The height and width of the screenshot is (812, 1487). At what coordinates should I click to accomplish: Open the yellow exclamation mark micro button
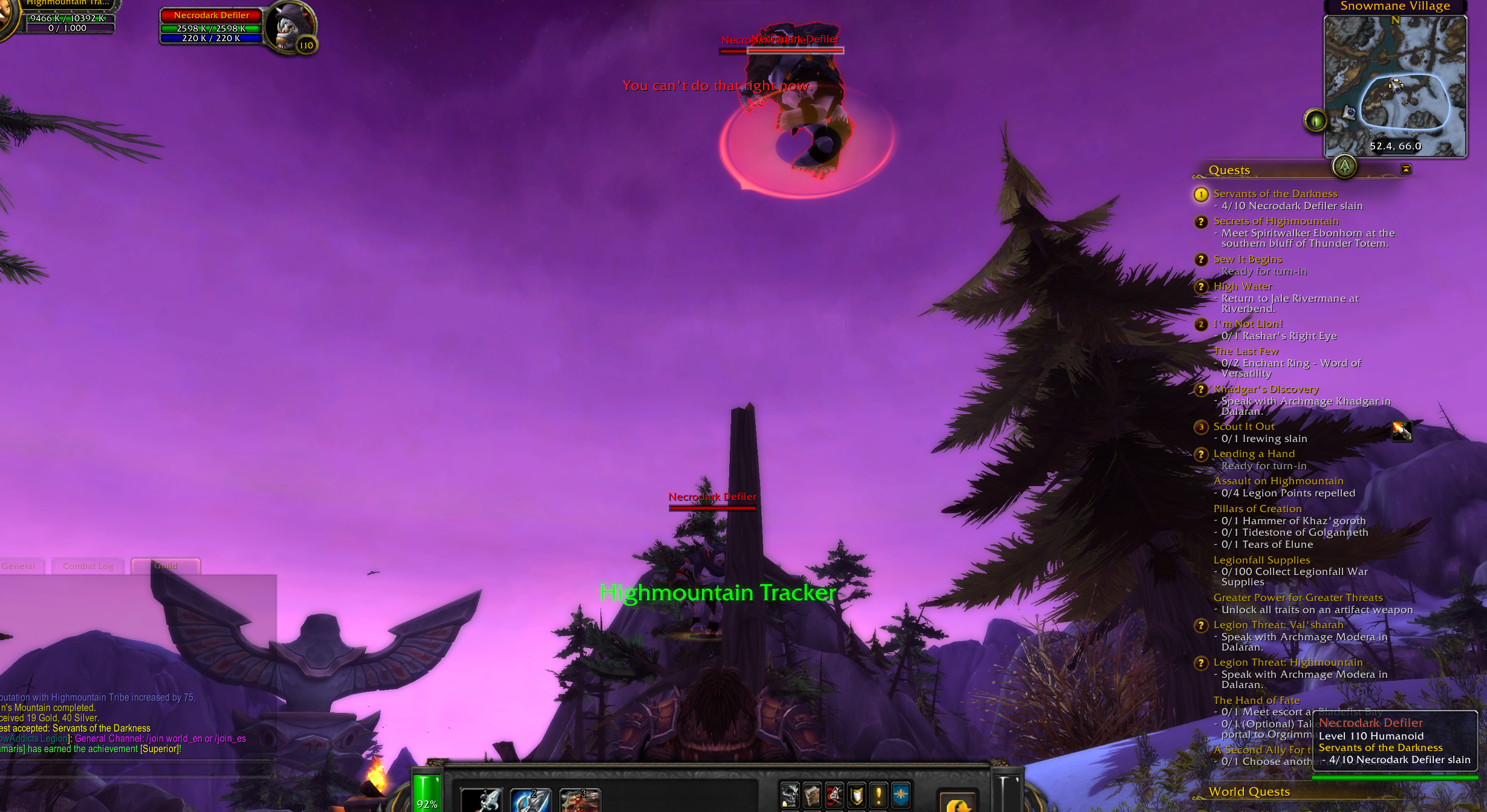coord(878,795)
